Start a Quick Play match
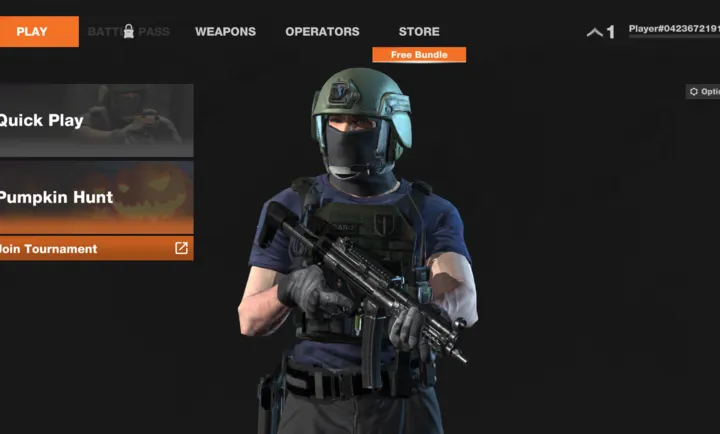Image resolution: width=720 pixels, height=434 pixels. click(96, 120)
